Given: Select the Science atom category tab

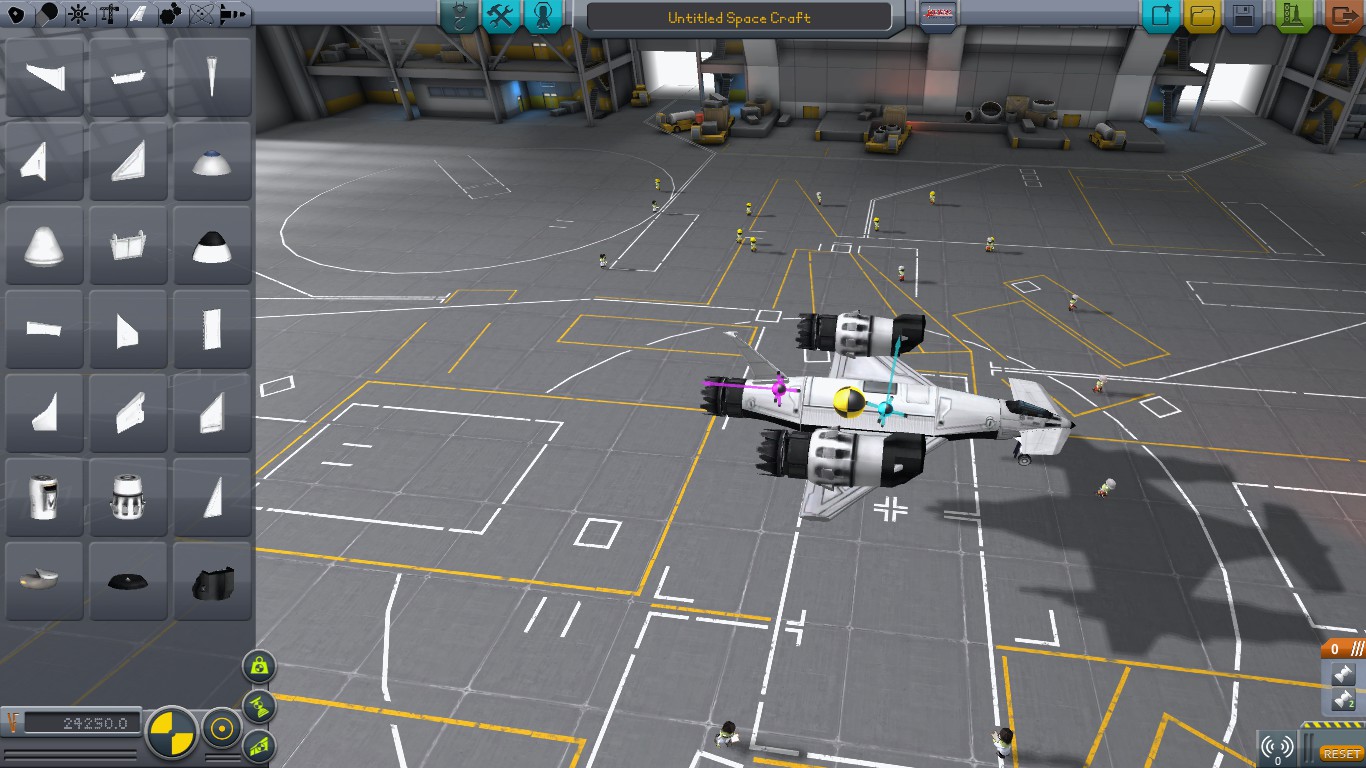Looking at the screenshot, I should tap(204, 14).
